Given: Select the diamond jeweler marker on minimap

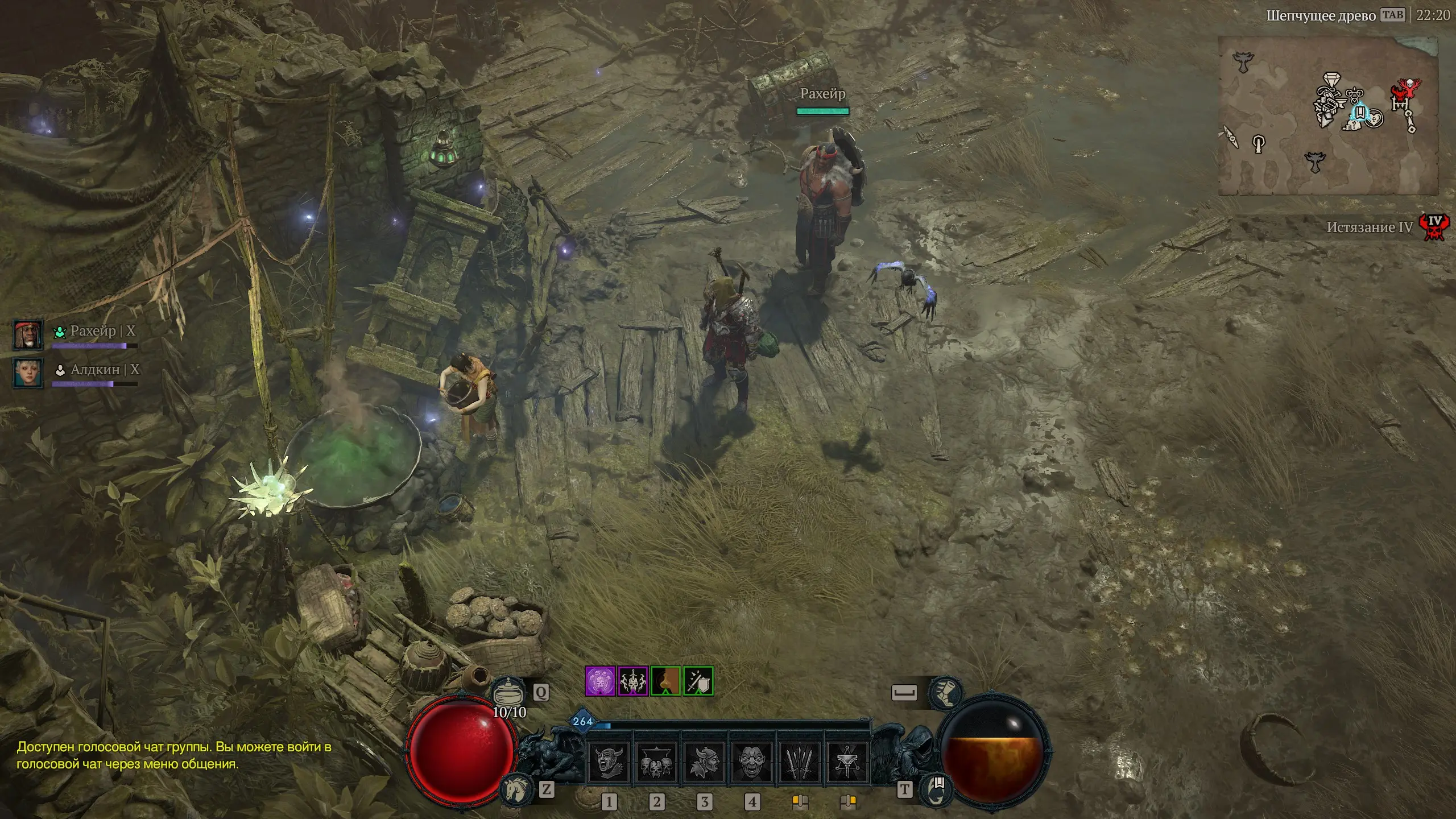Looking at the screenshot, I should coord(1331,79).
